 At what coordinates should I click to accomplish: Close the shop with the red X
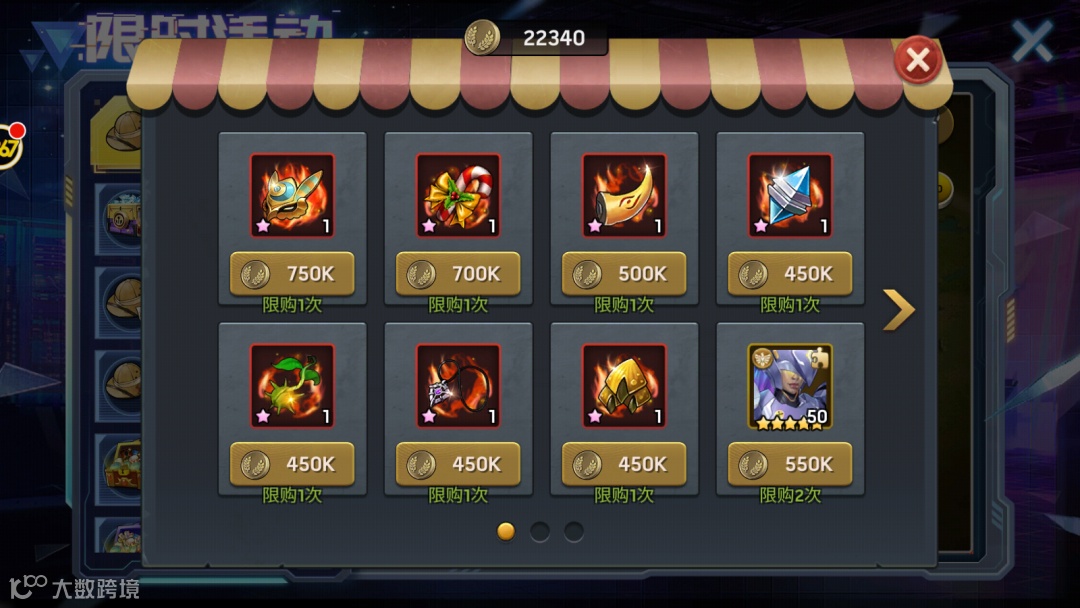(917, 61)
